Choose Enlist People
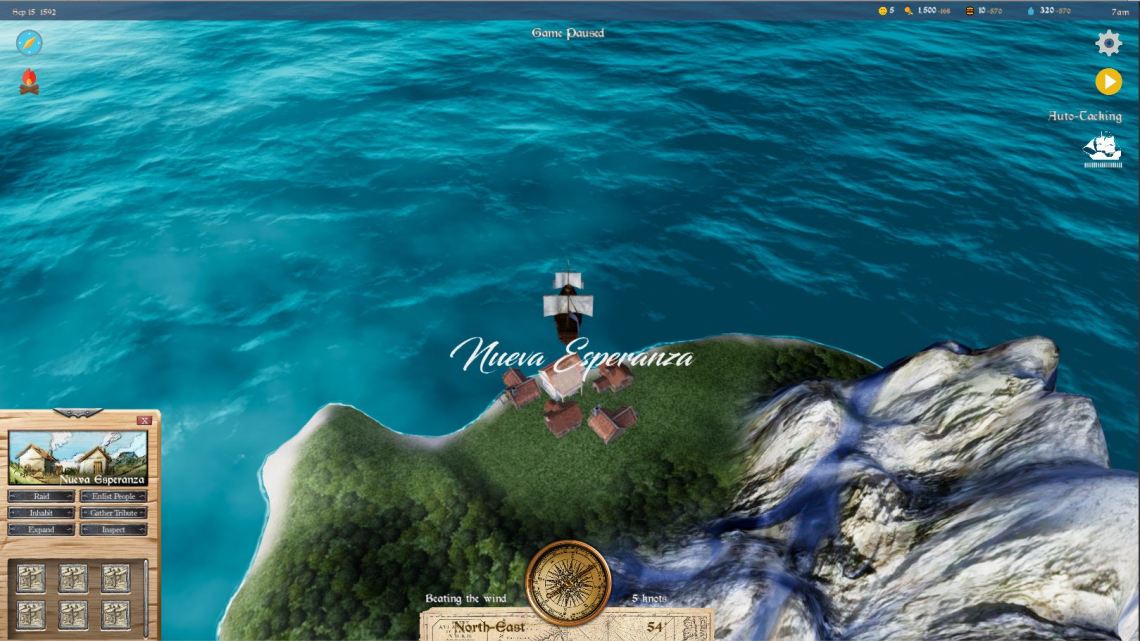 click(x=113, y=496)
